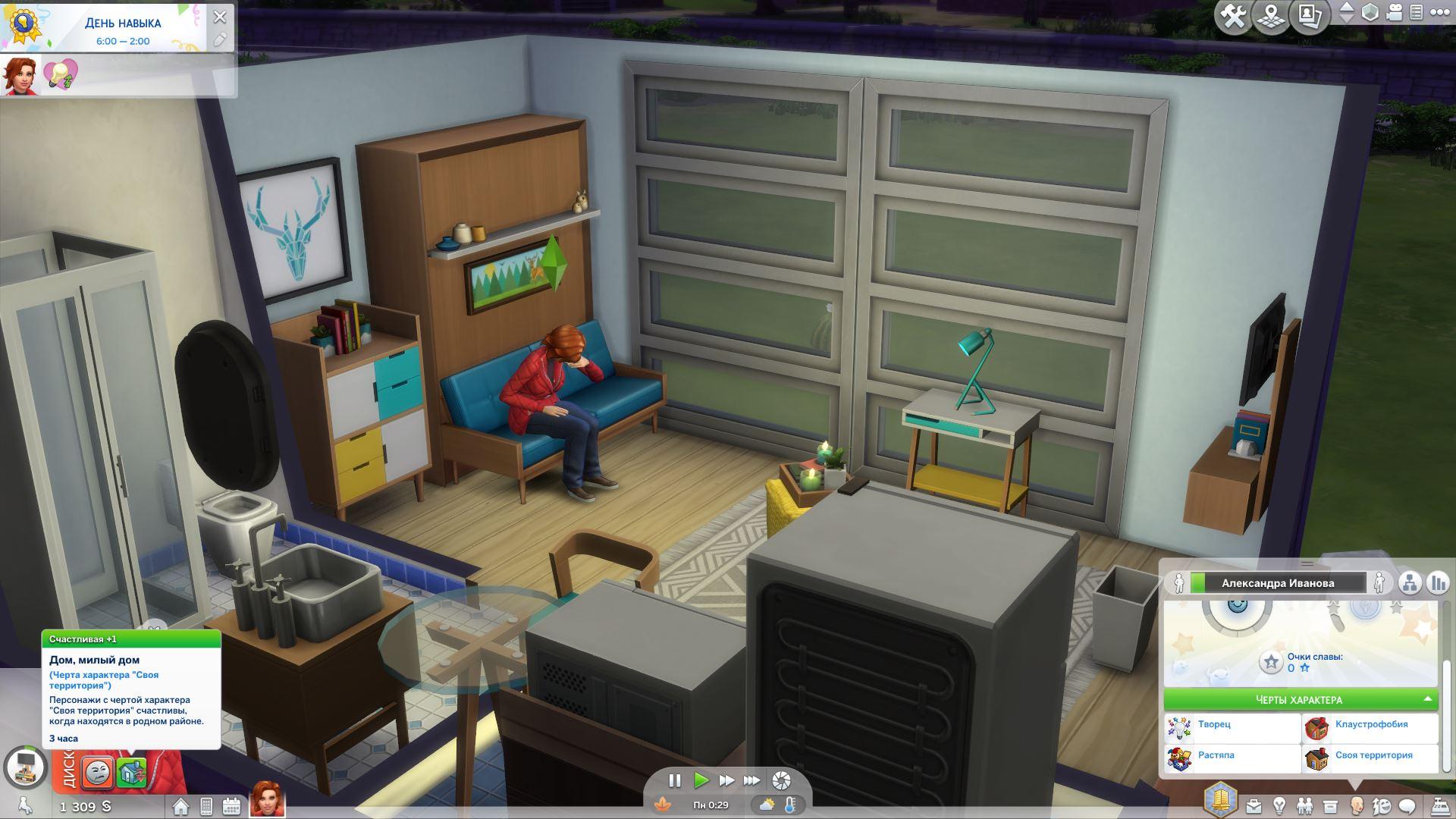This screenshot has height=819, width=1456.
Task: Open the phone icon
Action: (x=206, y=806)
